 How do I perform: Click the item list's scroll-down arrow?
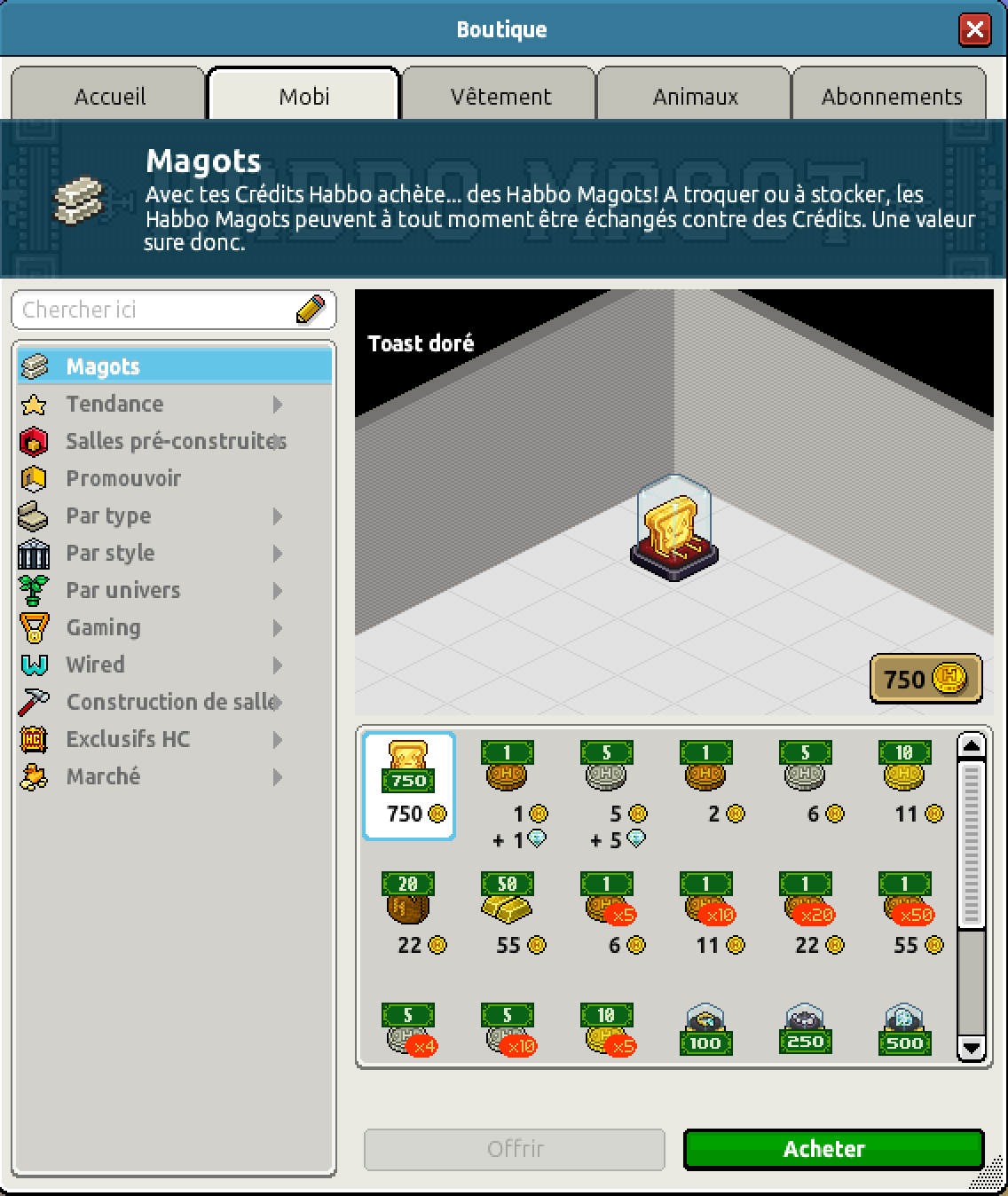point(972,1047)
